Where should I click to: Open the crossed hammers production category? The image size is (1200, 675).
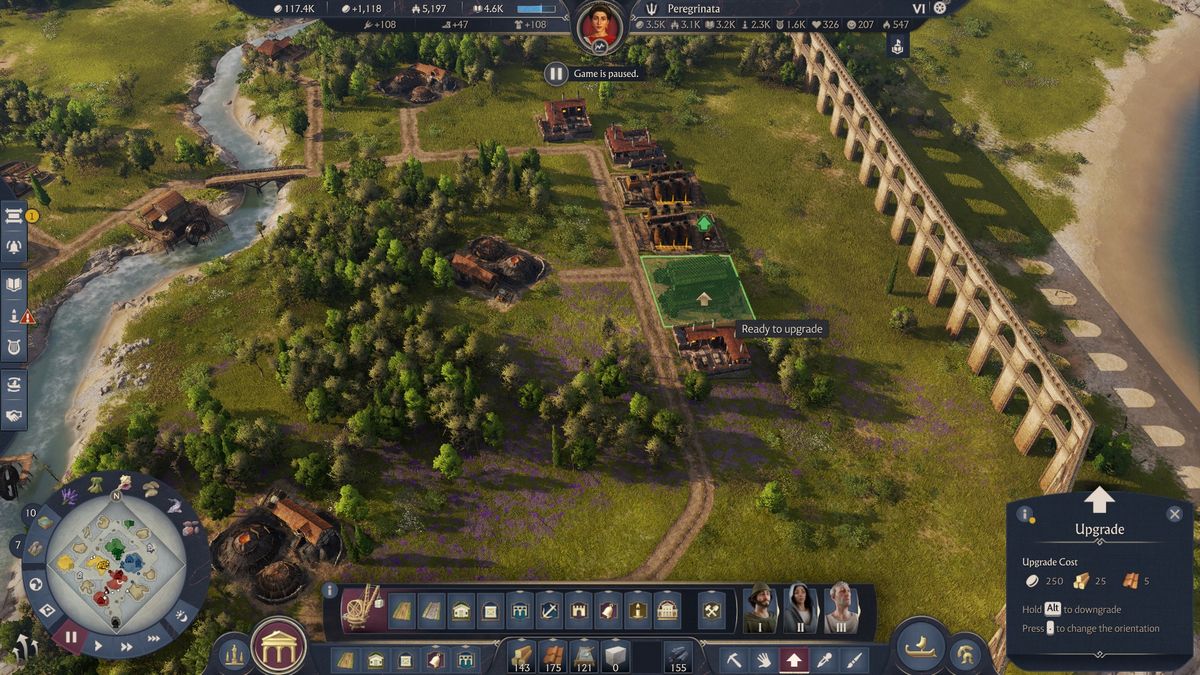711,610
